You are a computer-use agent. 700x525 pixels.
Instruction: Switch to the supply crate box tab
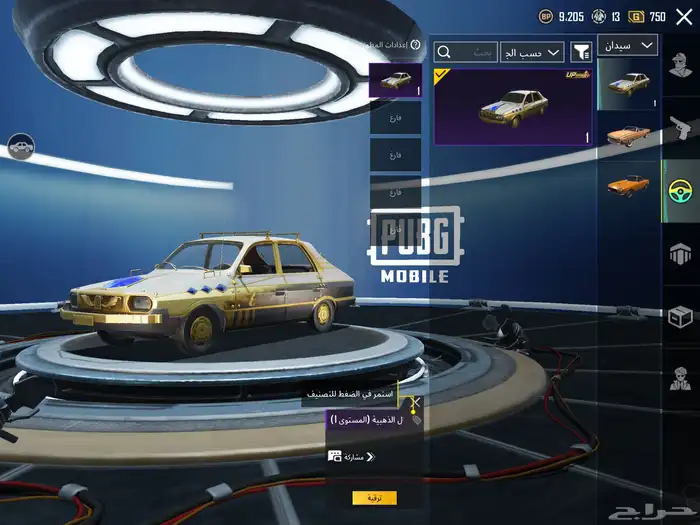(x=681, y=317)
